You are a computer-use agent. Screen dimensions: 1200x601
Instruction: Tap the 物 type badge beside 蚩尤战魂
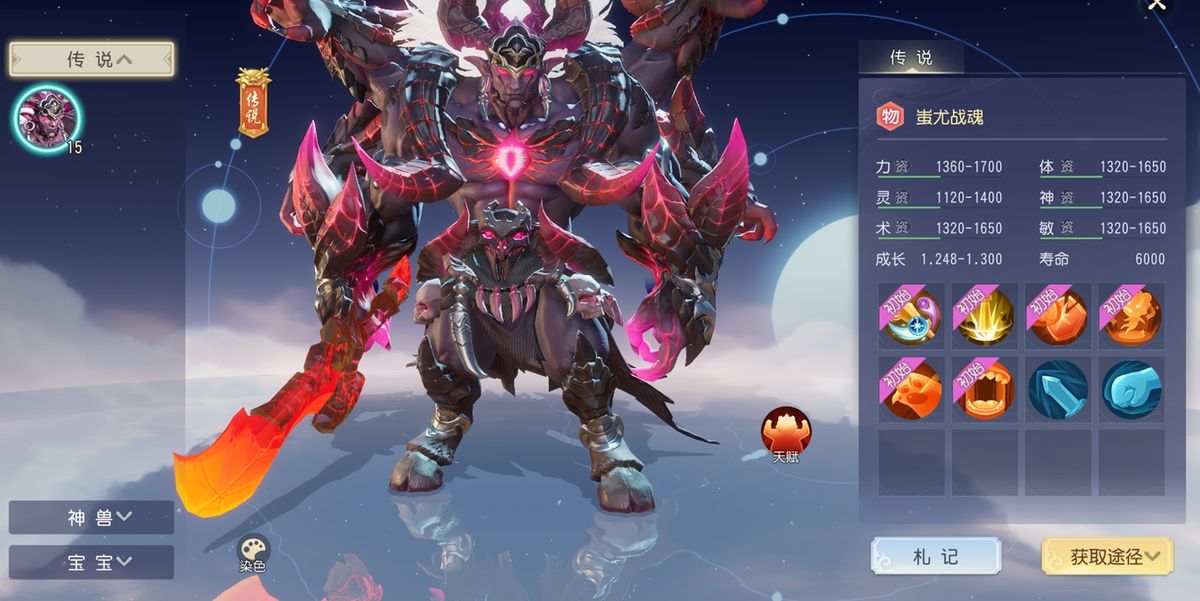coord(889,117)
